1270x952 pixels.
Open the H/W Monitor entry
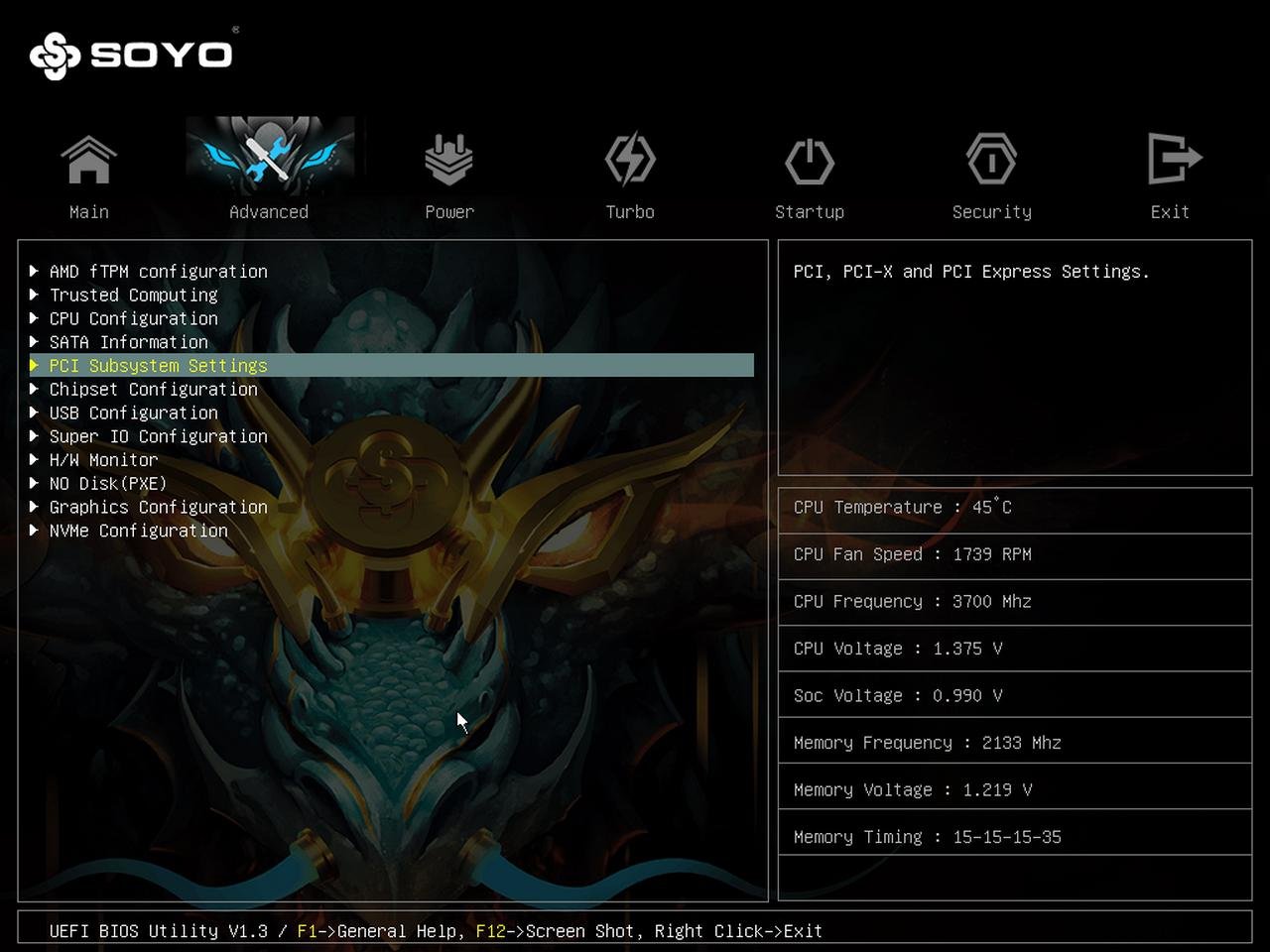click(103, 460)
